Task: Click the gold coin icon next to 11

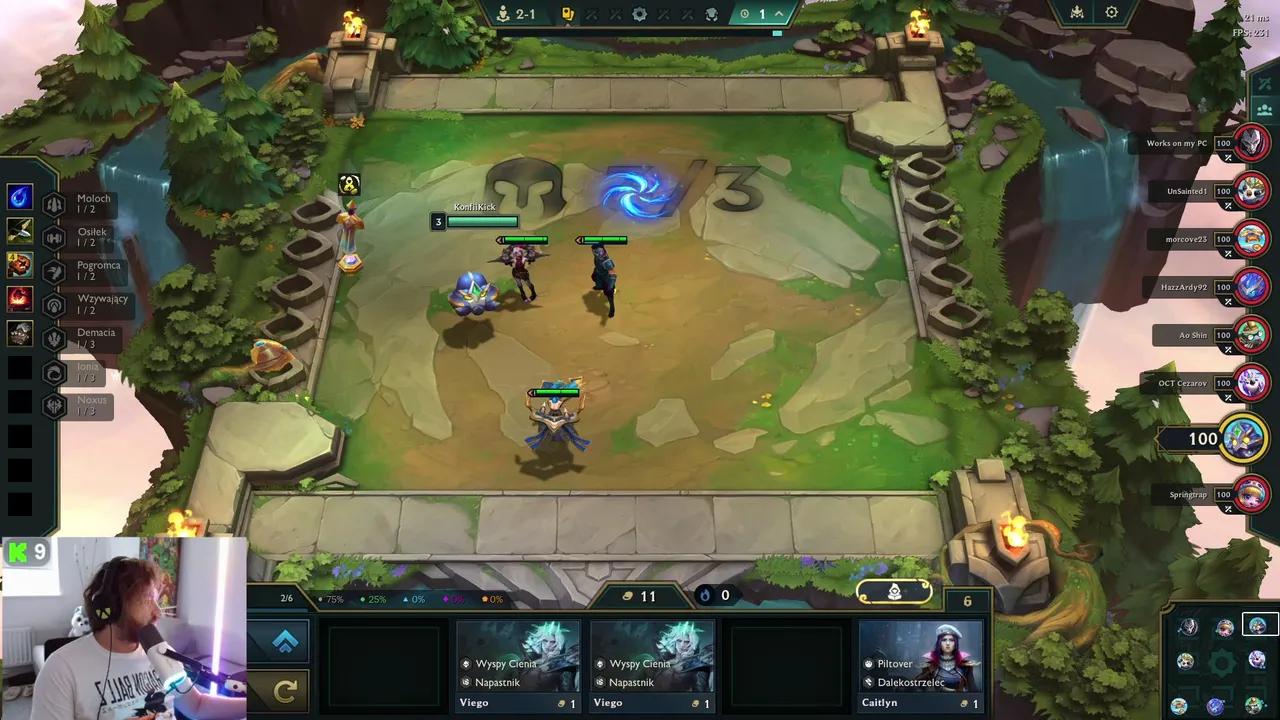Action: [x=627, y=595]
